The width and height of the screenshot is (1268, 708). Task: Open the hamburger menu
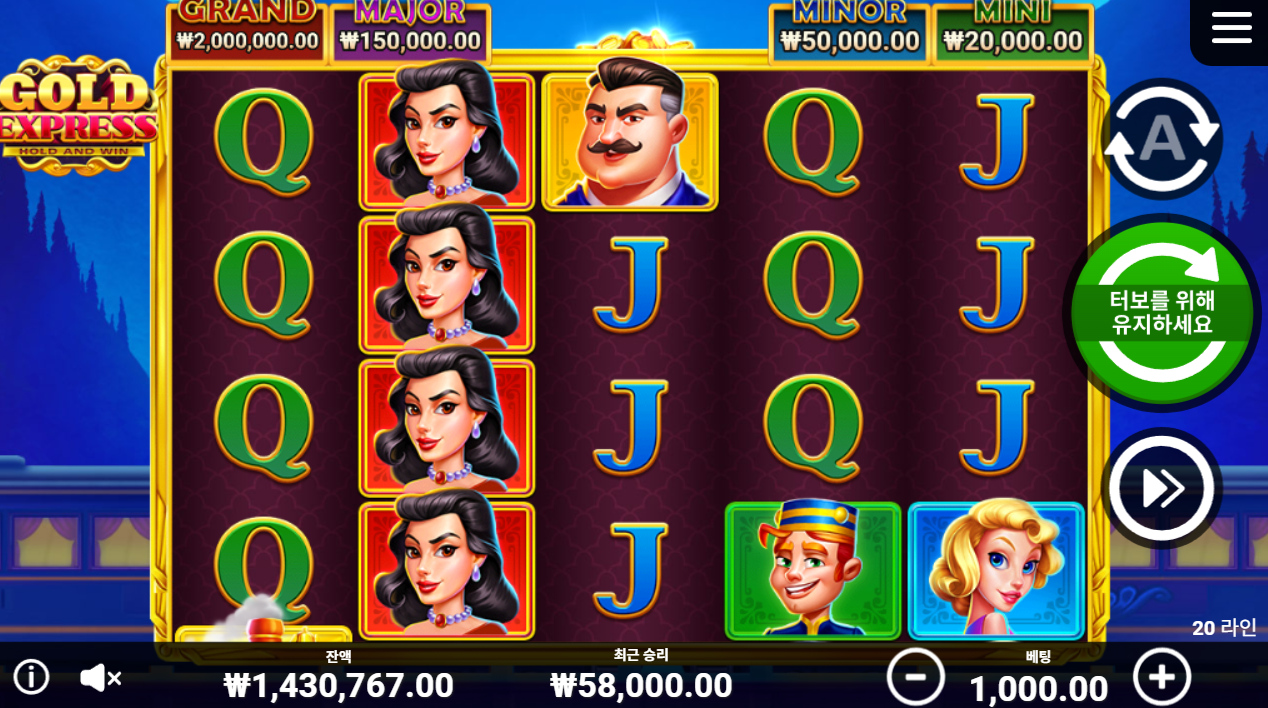point(1231,27)
